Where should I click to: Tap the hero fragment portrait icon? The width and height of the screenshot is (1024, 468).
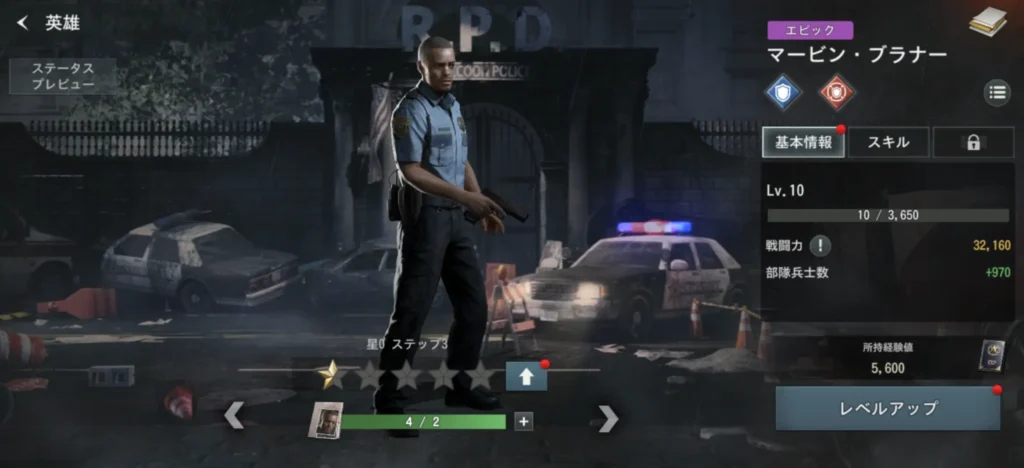click(325, 421)
